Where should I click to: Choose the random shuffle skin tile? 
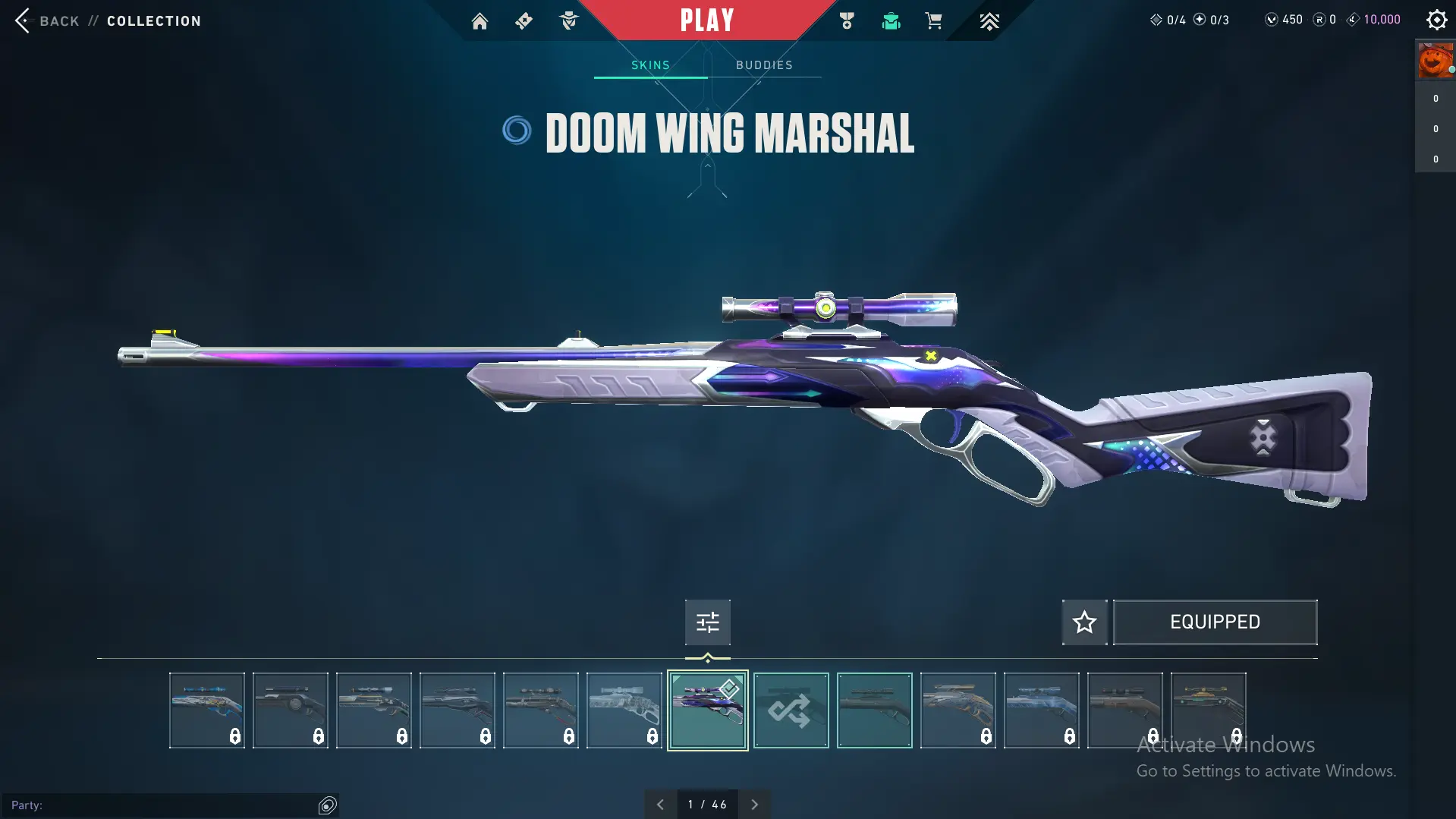tap(791, 710)
